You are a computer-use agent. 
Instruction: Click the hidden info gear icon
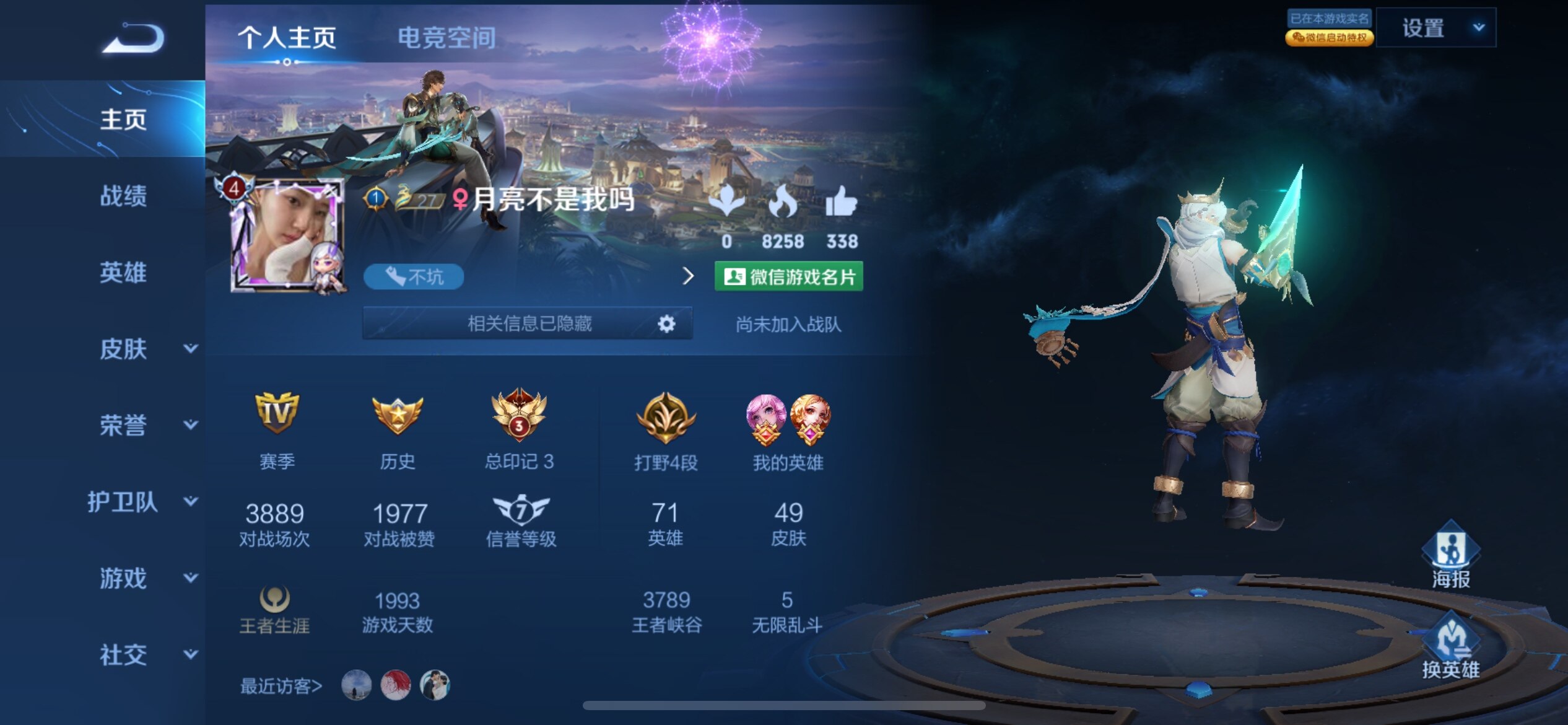click(x=666, y=323)
